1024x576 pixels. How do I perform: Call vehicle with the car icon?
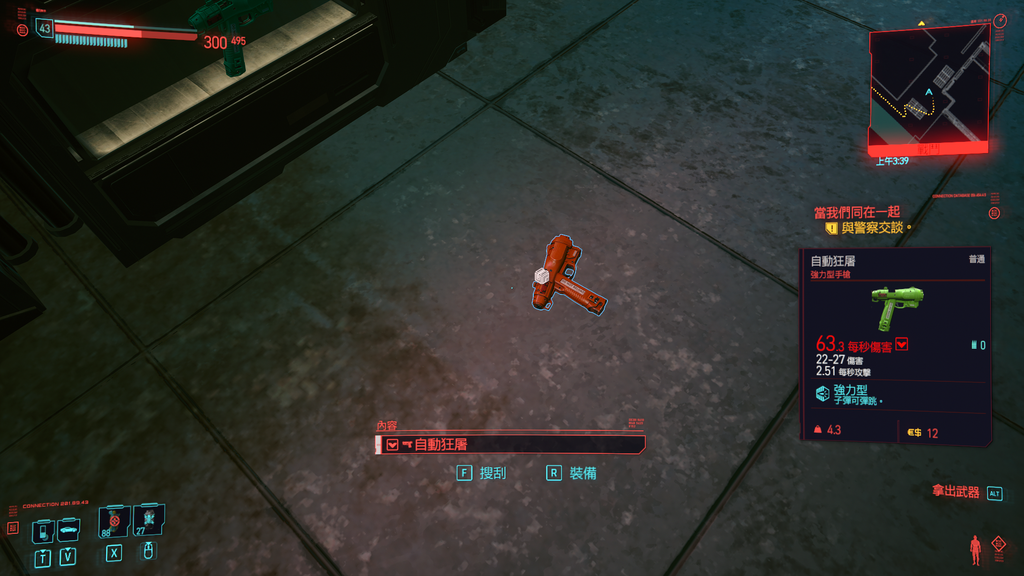[x=68, y=529]
